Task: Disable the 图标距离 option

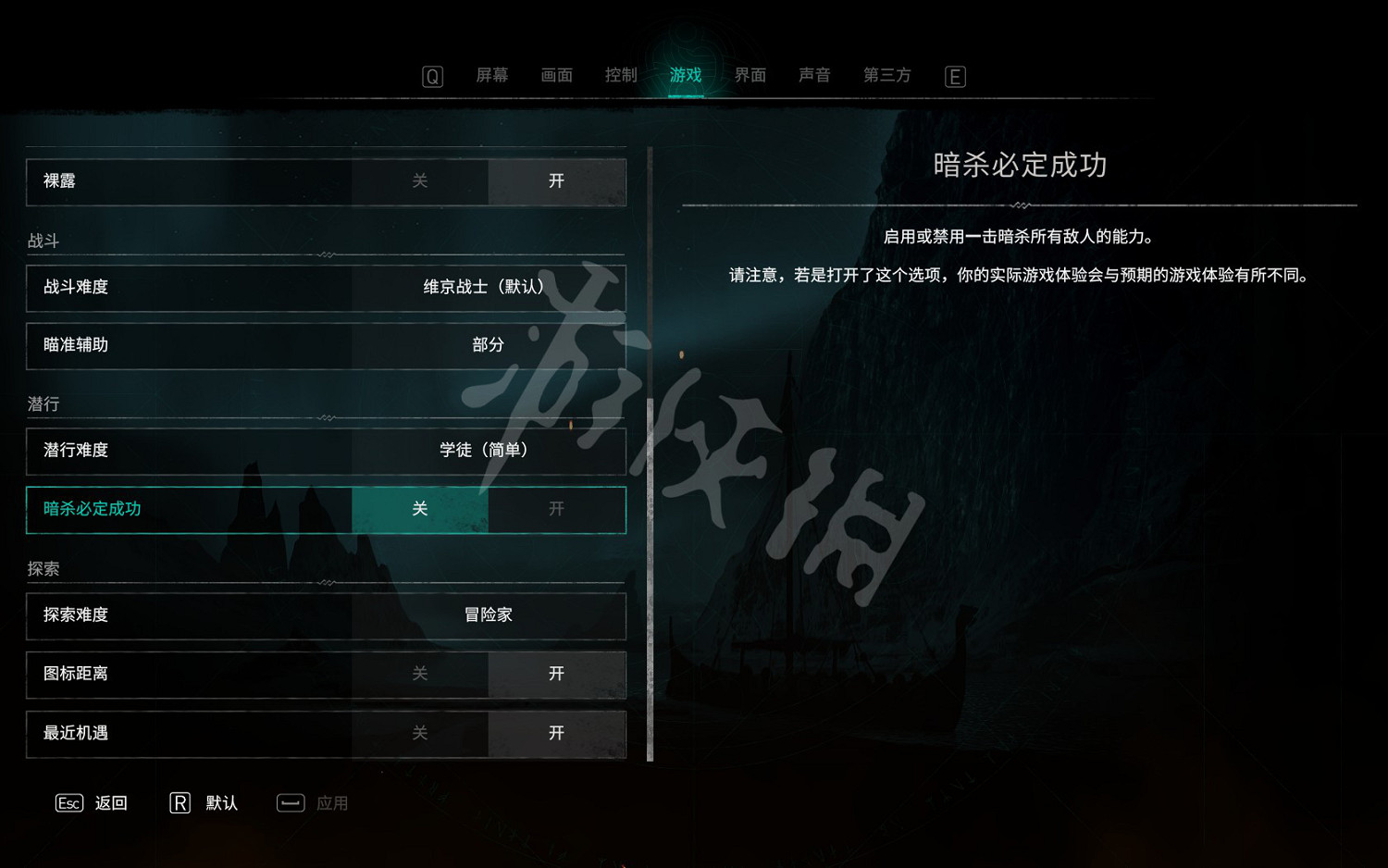Action: click(419, 674)
